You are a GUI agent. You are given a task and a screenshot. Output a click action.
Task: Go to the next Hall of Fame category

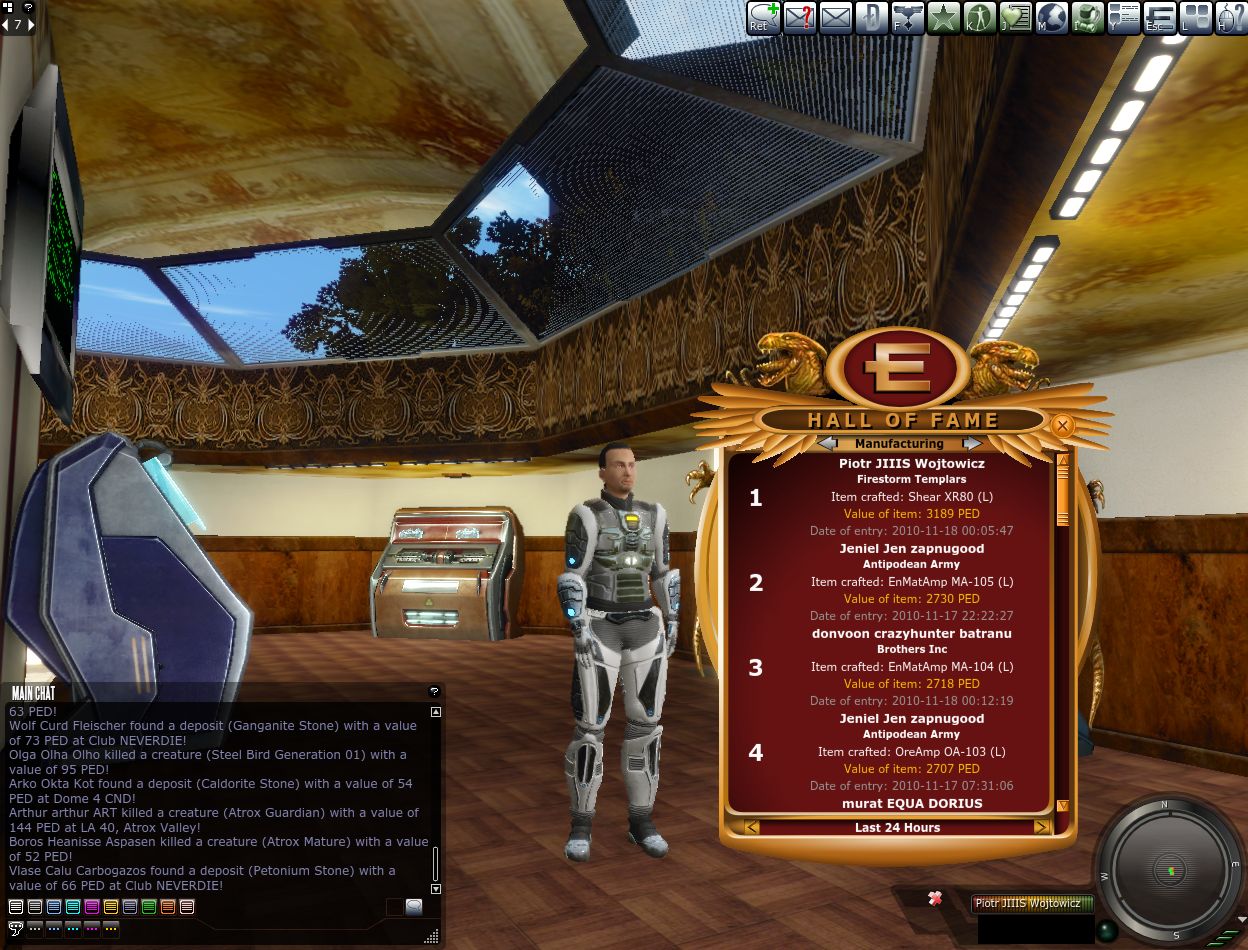coord(971,443)
